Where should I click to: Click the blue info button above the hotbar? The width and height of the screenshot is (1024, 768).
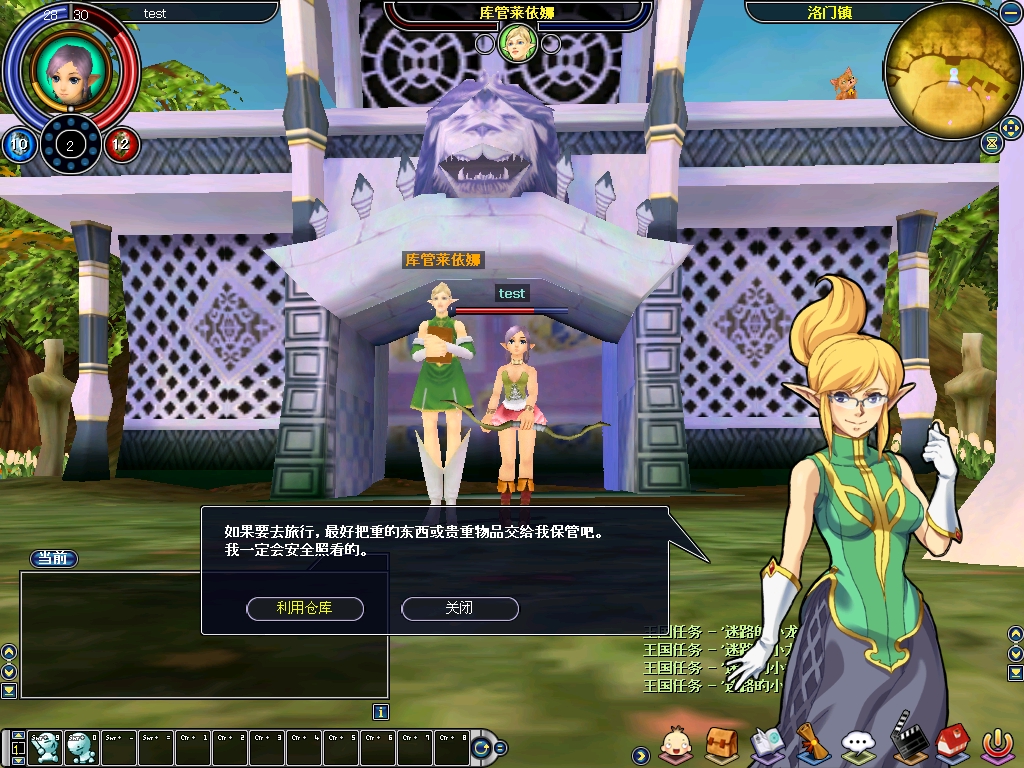(x=380, y=712)
